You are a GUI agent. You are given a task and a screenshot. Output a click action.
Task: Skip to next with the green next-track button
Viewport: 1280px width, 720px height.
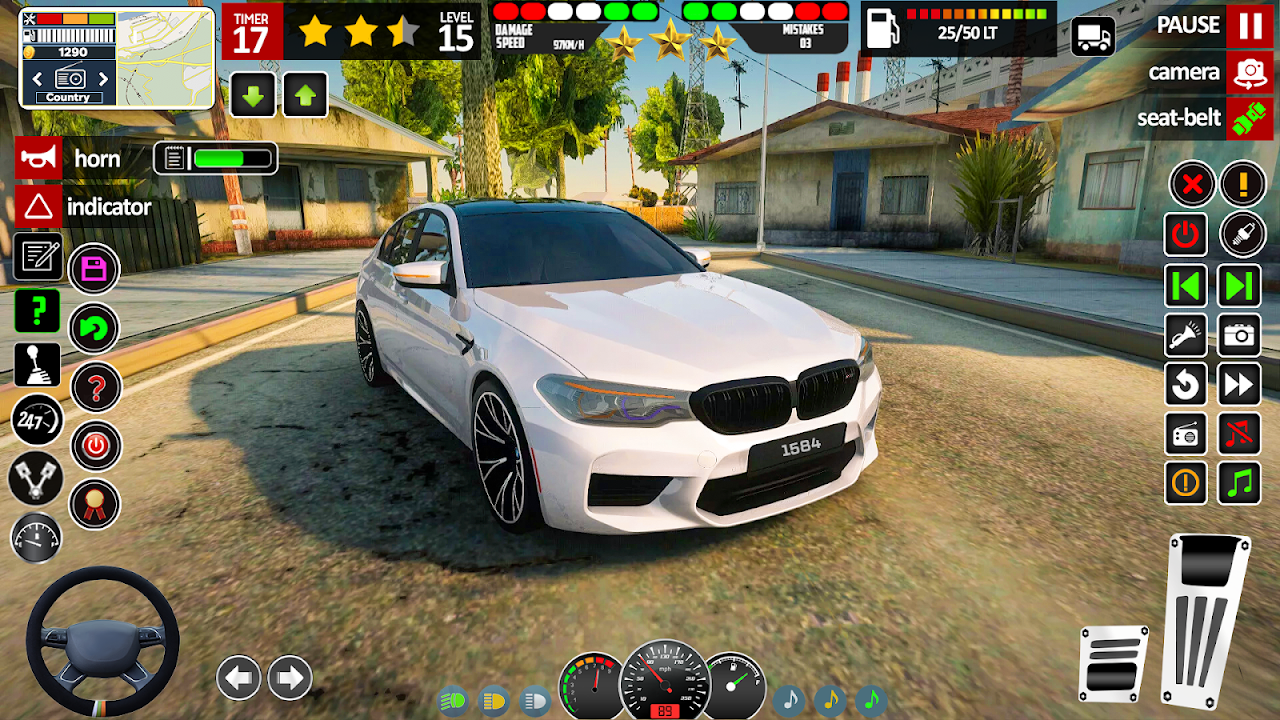(x=1239, y=287)
